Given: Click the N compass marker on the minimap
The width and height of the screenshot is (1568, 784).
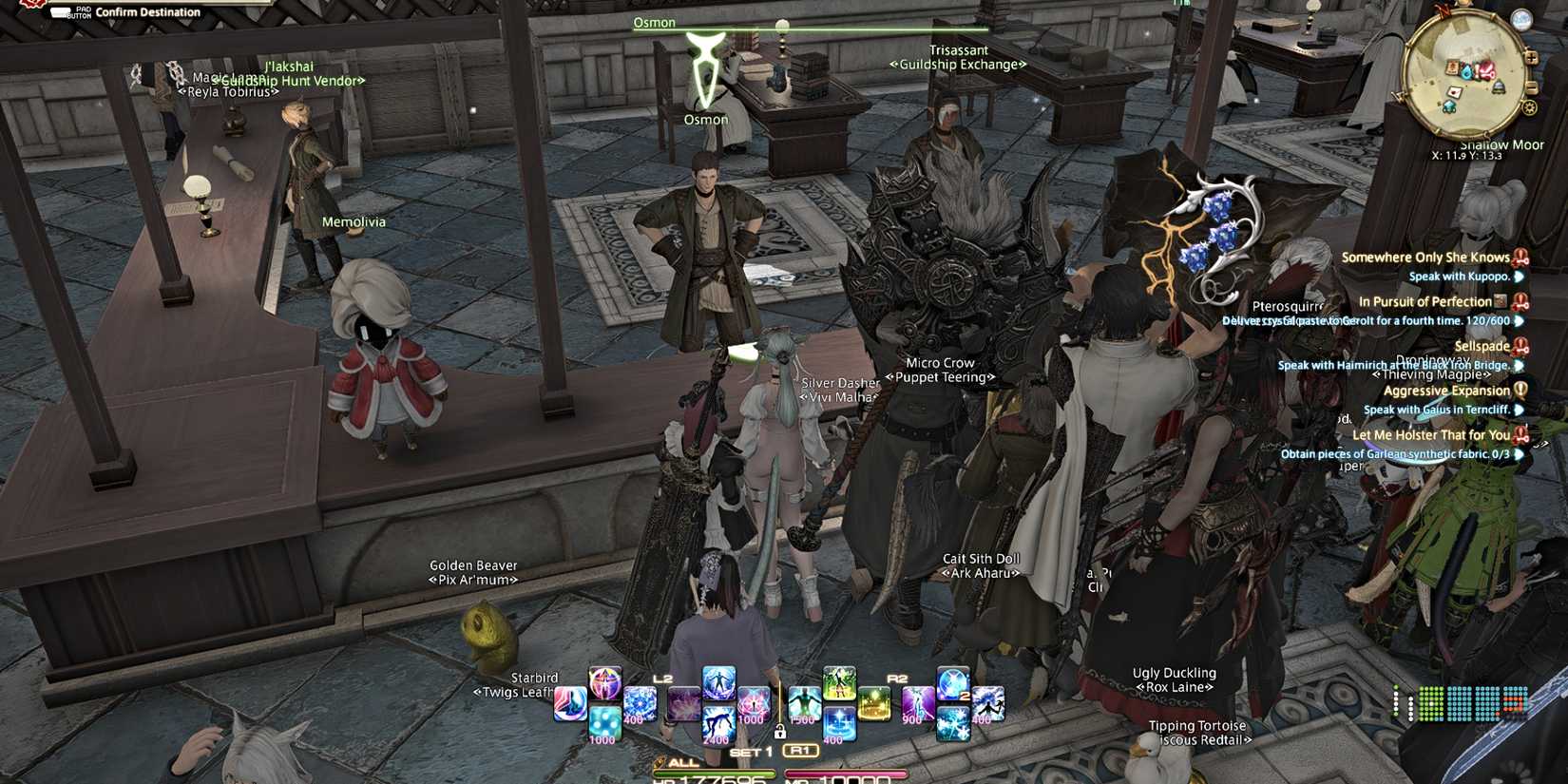Looking at the screenshot, I should point(1444,10).
